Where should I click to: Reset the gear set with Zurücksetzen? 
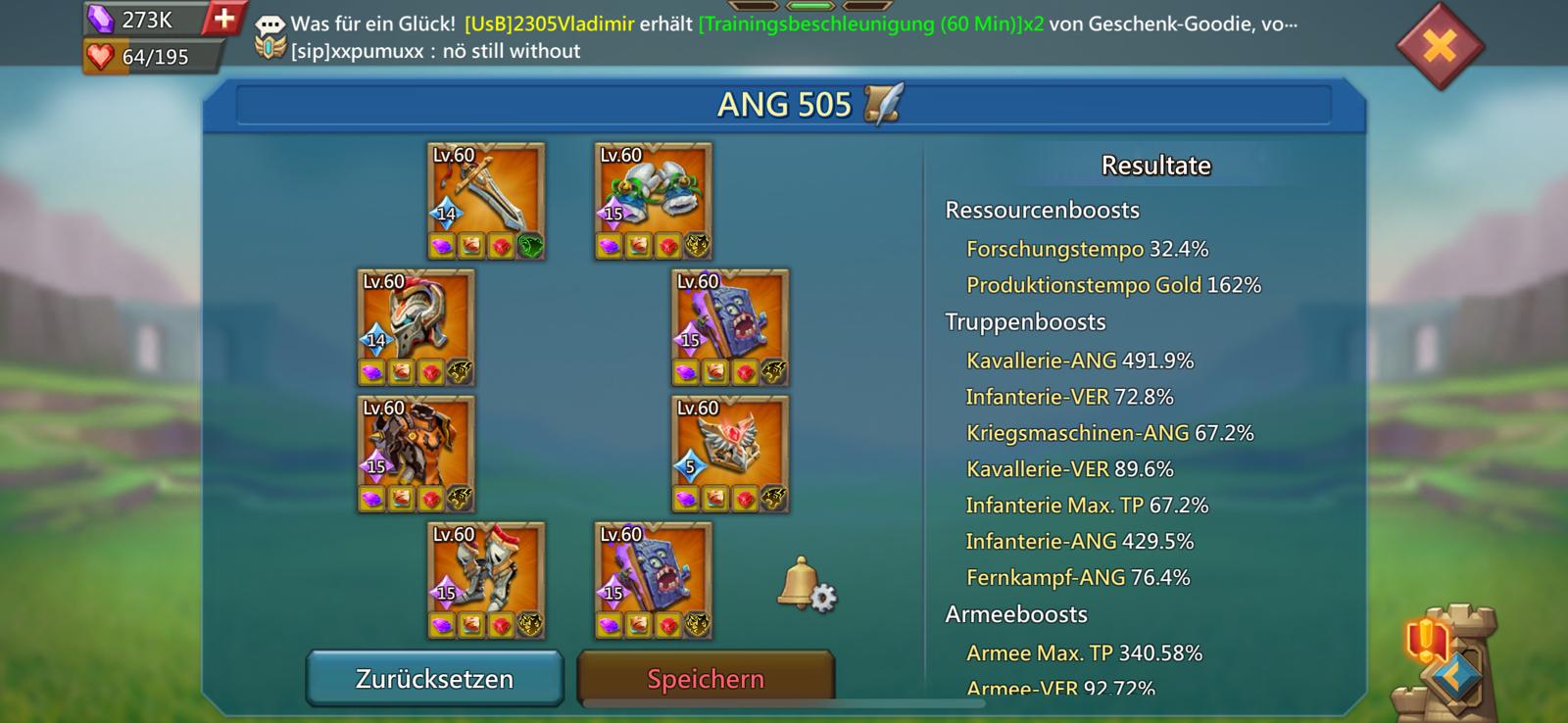(x=434, y=678)
